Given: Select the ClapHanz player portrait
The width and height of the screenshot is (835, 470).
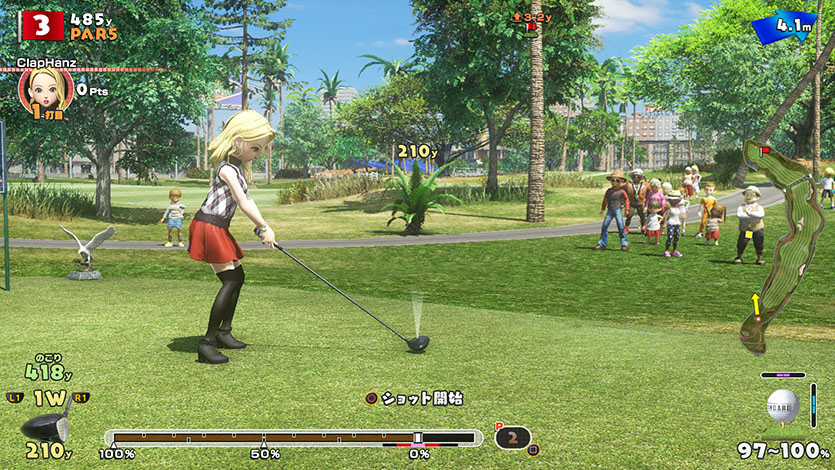Looking at the screenshot, I should coord(39,90).
